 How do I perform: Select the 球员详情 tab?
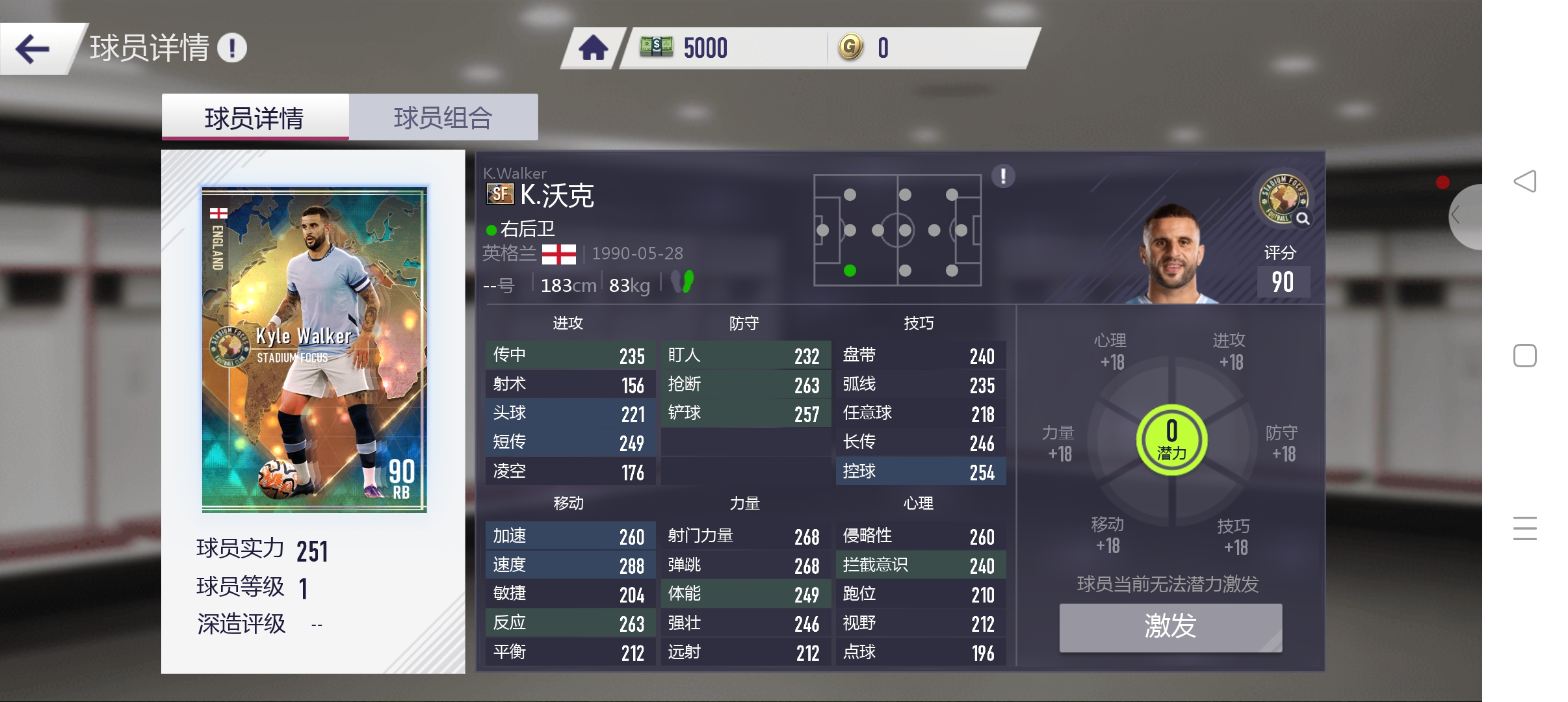coord(255,118)
